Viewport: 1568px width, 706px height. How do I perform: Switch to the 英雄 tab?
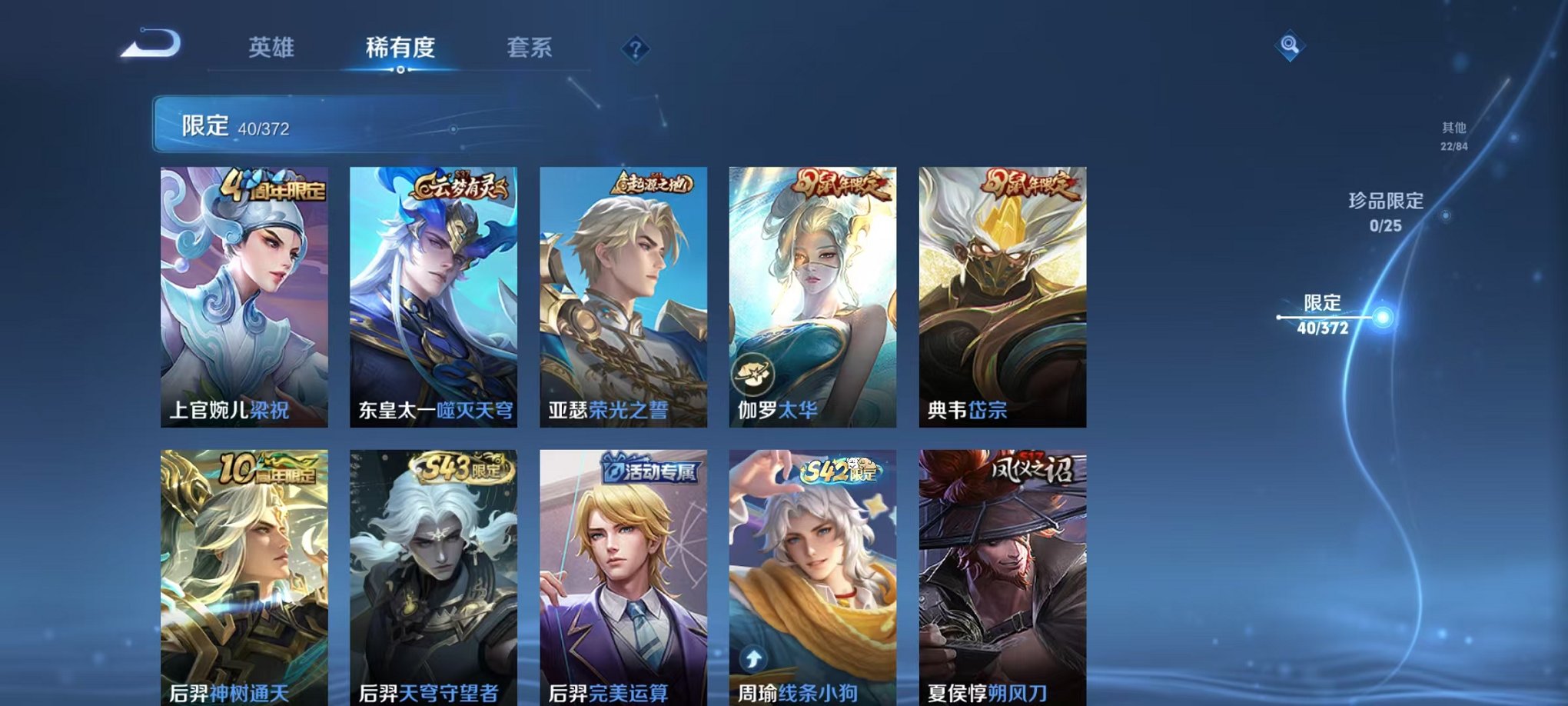(271, 48)
